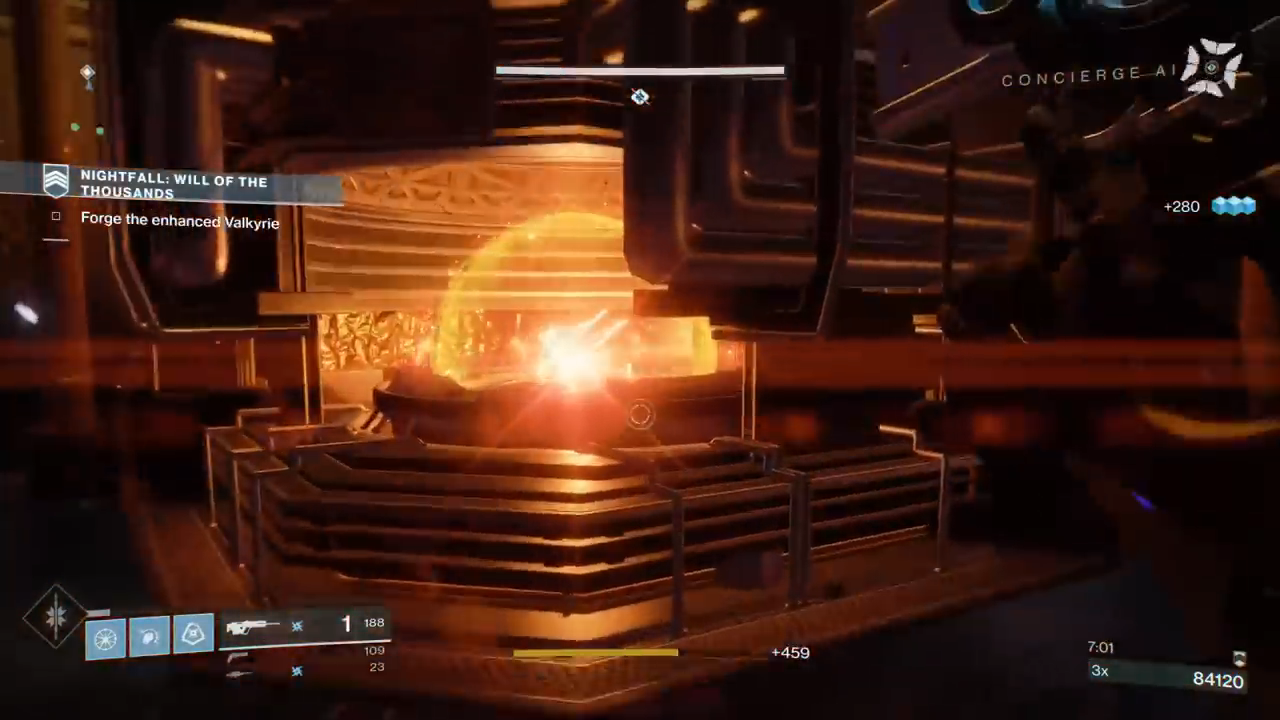This screenshot has height=720, width=1280.
Task: Select the objective waypoint diamond marker
Action: 640,97
